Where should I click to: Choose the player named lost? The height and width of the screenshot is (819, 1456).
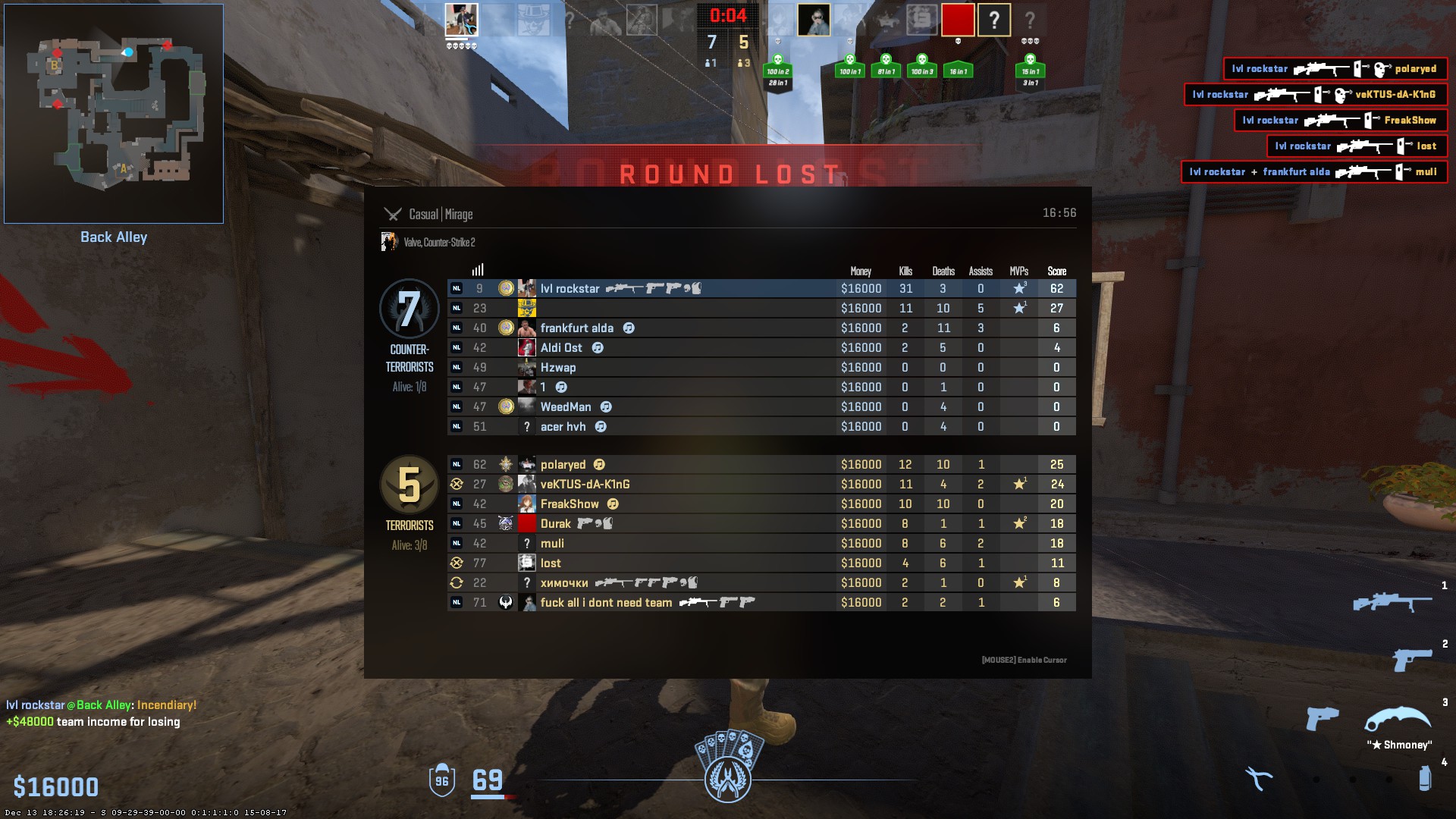point(551,563)
